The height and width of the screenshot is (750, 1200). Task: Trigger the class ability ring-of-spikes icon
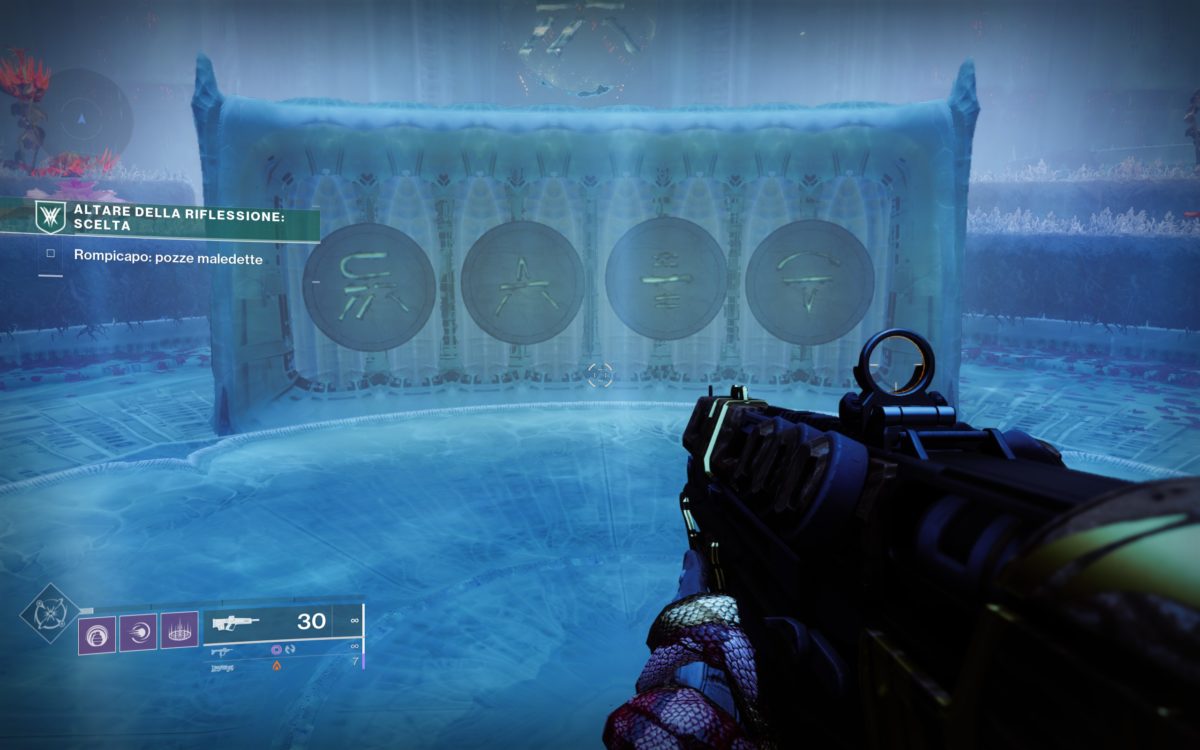[179, 631]
